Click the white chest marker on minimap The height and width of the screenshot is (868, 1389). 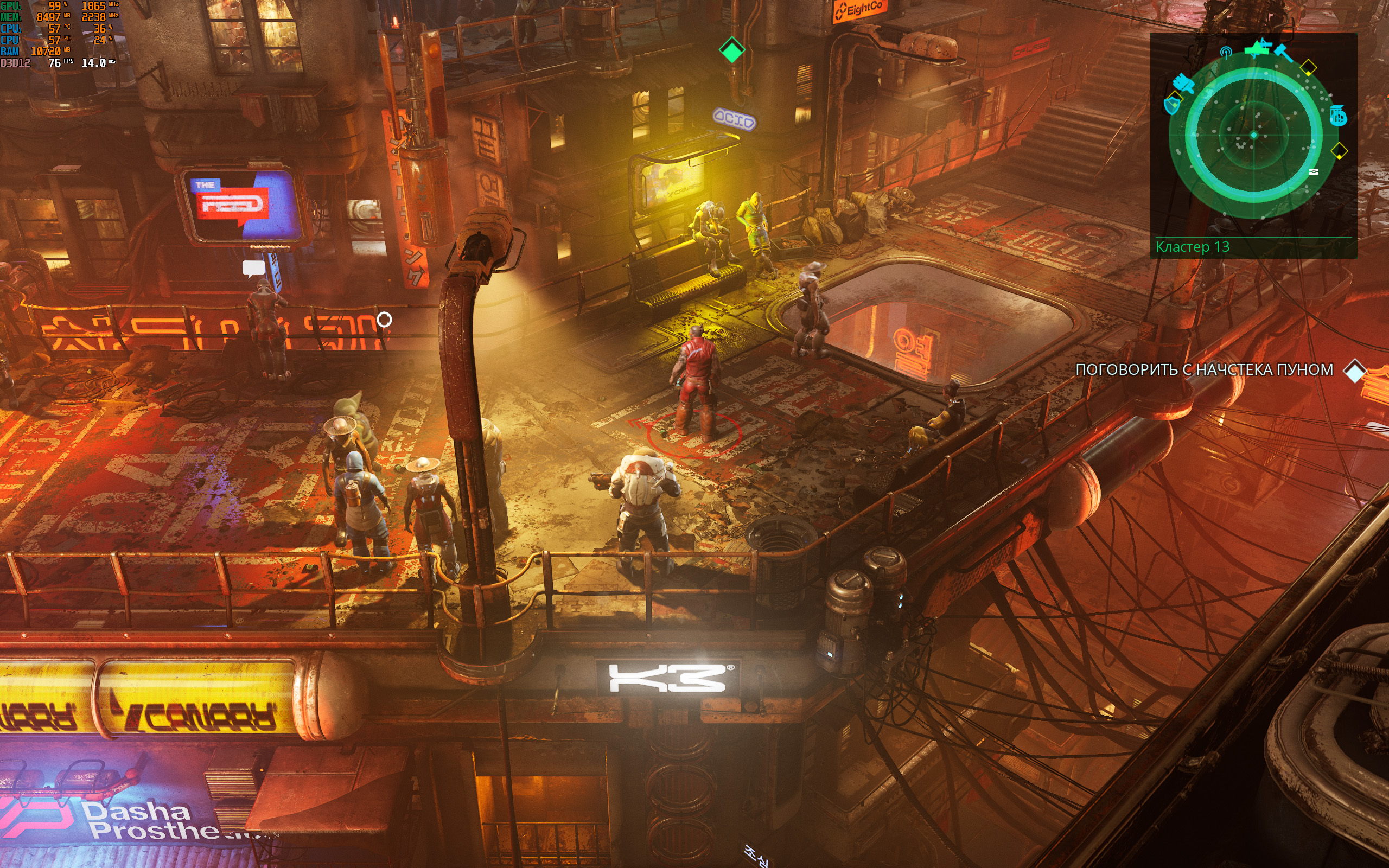click(1314, 171)
